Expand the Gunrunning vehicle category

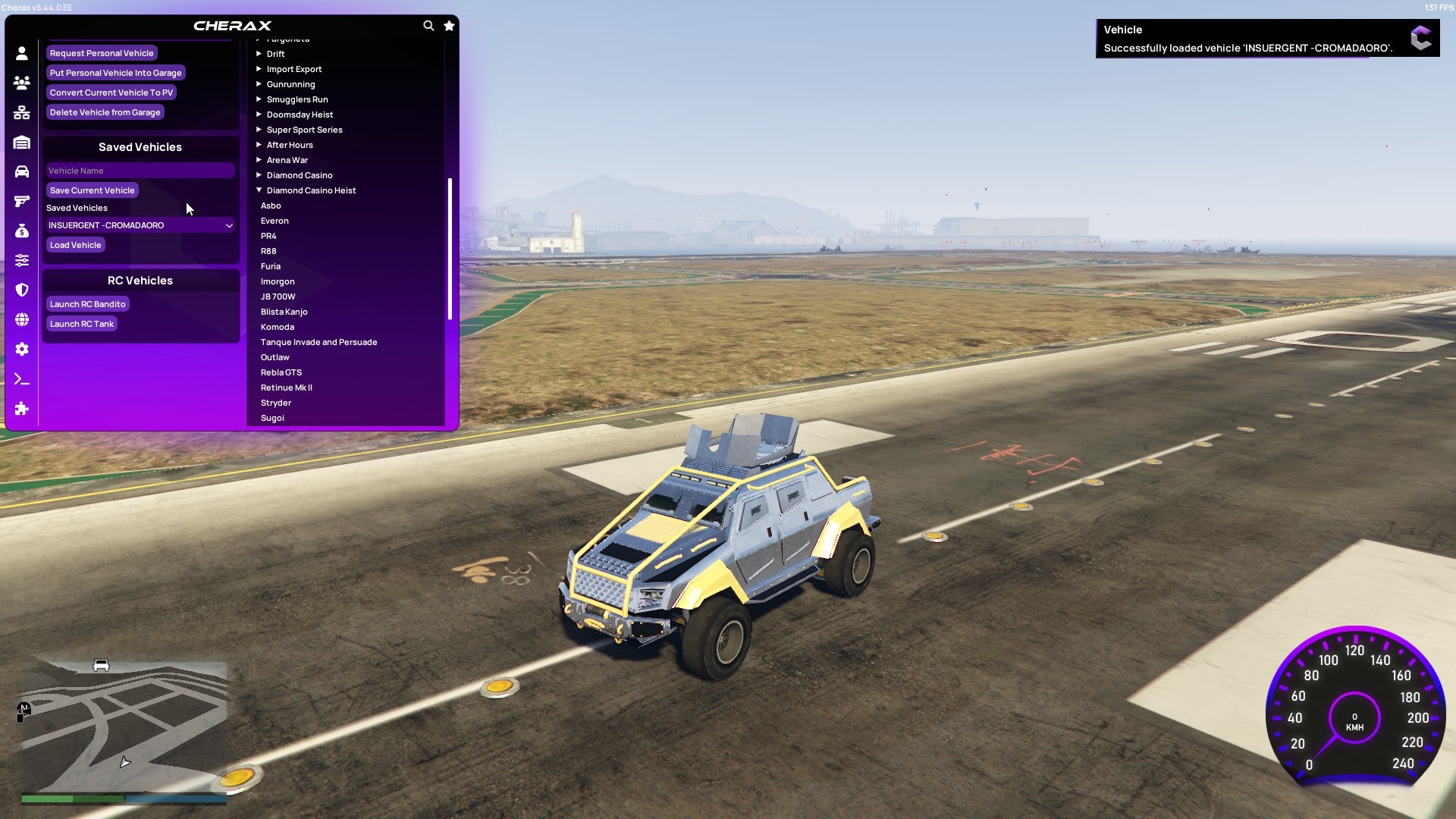click(x=291, y=83)
